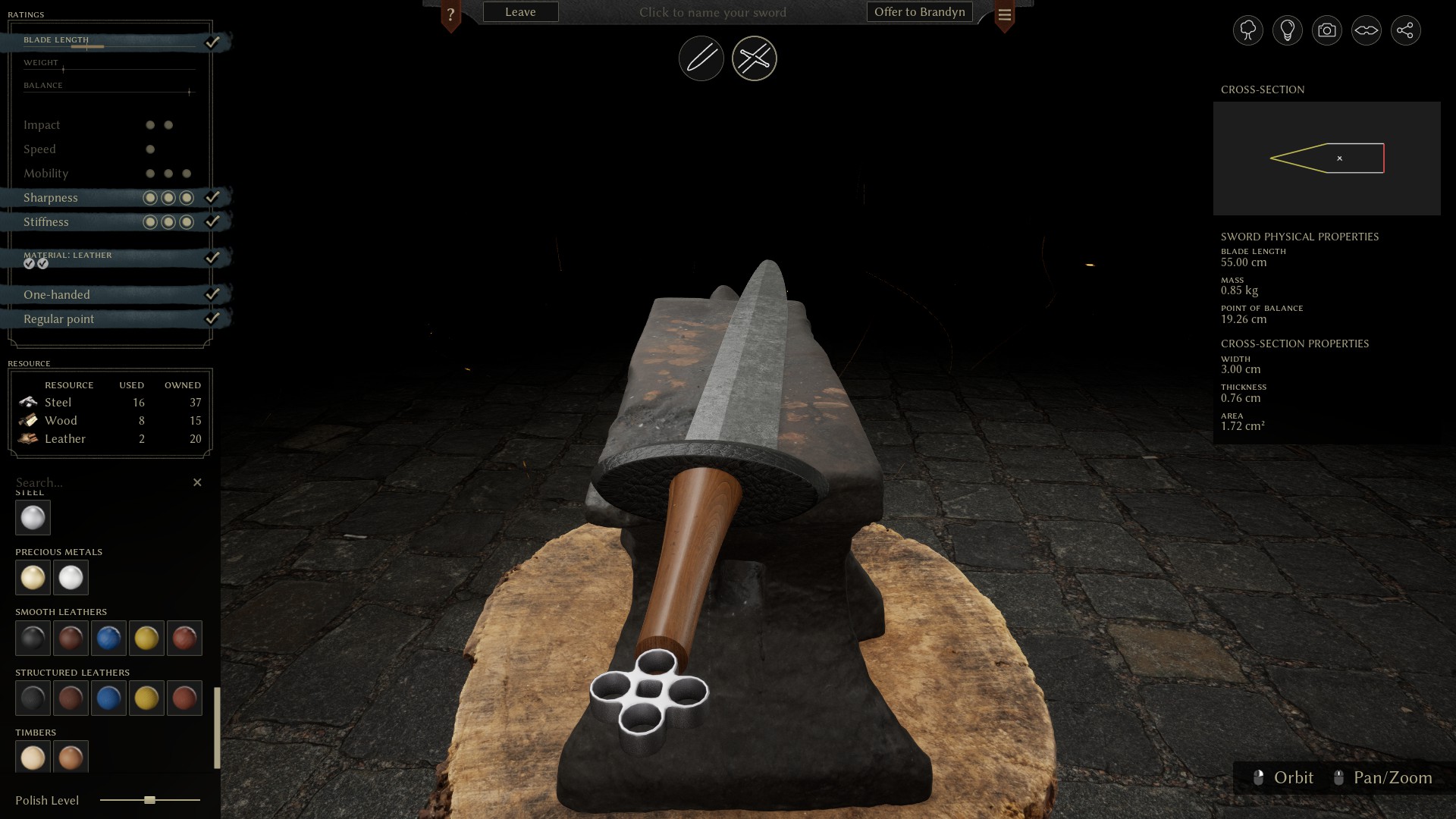Select the pale timber swatch
Image resolution: width=1456 pixels, height=819 pixels.
33,758
